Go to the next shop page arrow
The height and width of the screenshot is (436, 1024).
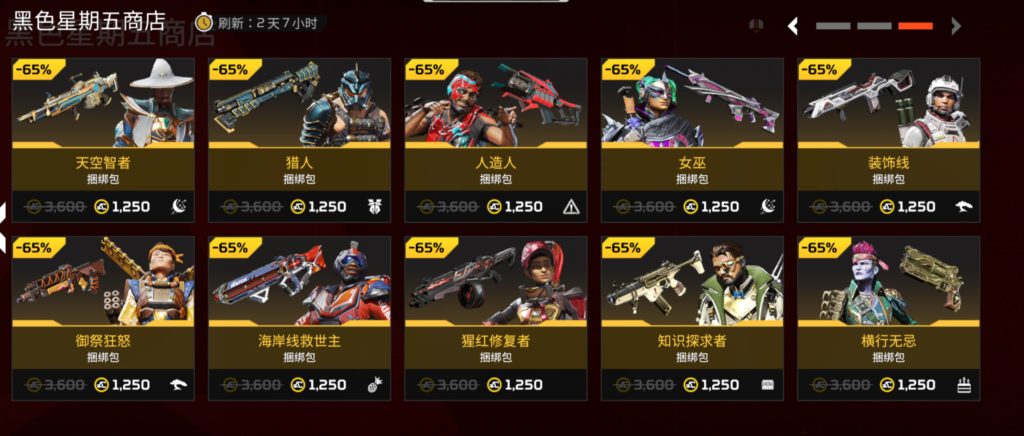point(956,27)
